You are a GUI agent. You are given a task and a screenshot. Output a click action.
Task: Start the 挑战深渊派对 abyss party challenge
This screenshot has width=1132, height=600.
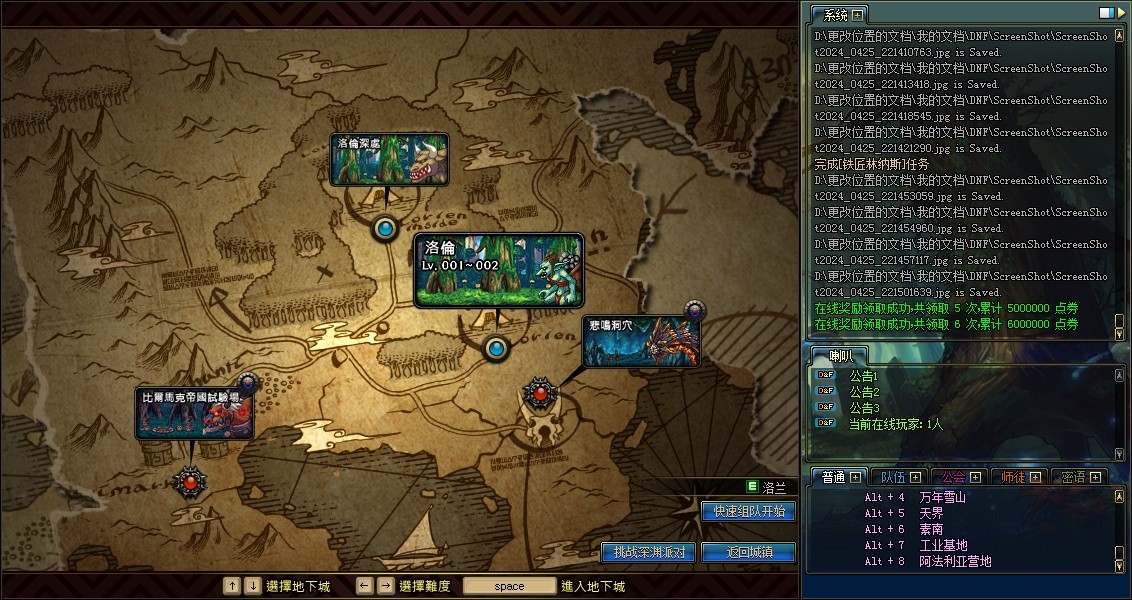pos(647,552)
